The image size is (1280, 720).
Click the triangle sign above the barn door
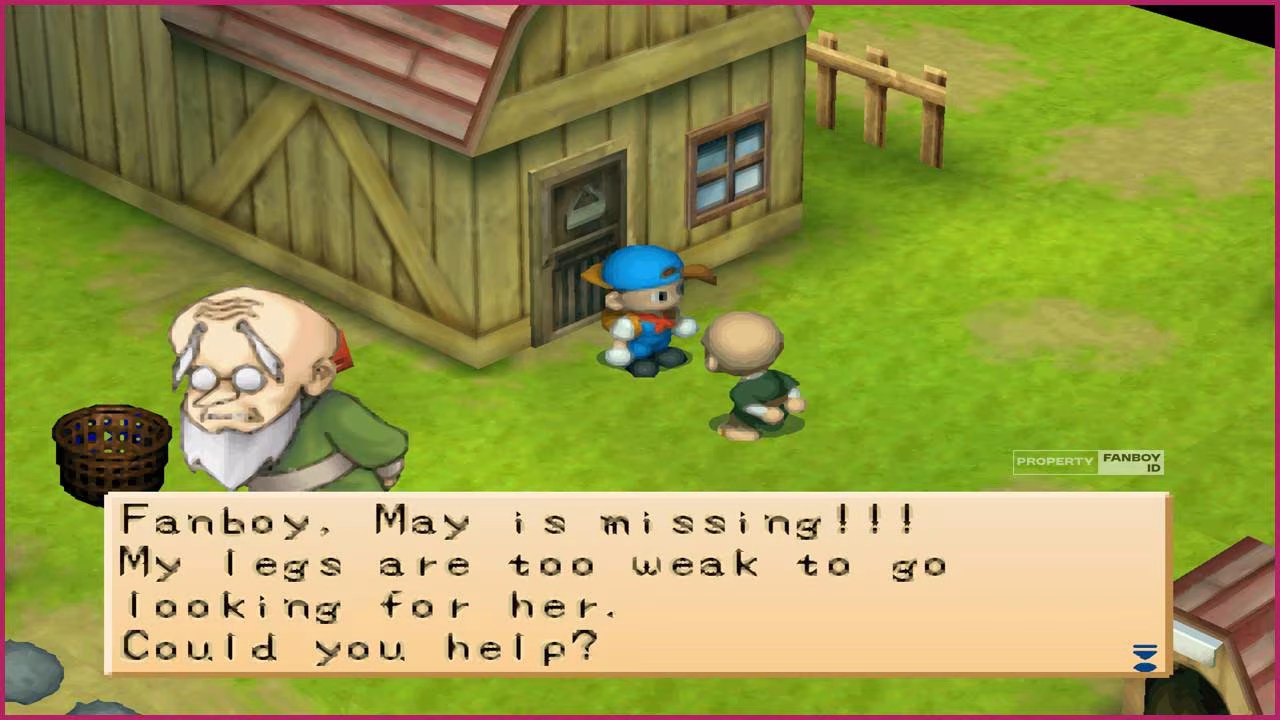pos(585,200)
